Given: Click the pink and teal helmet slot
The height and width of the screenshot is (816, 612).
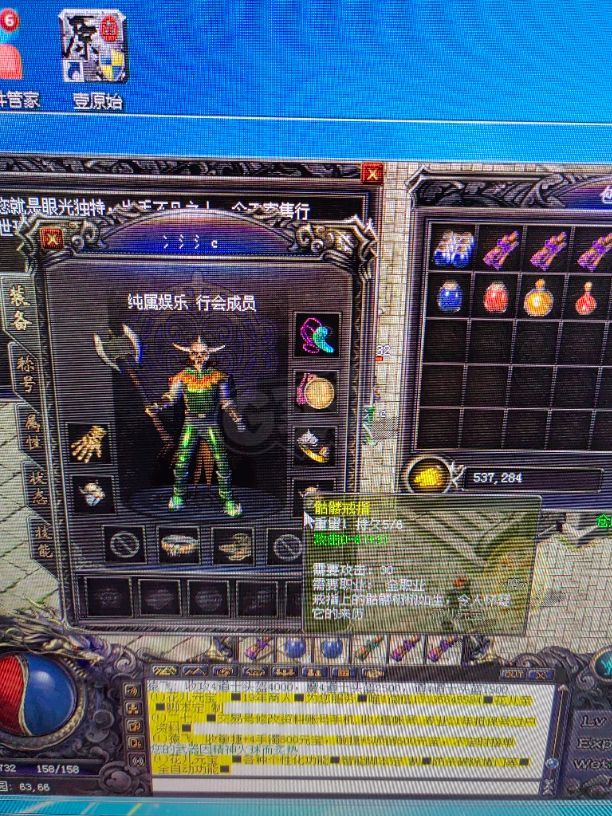Looking at the screenshot, I should point(317,335).
